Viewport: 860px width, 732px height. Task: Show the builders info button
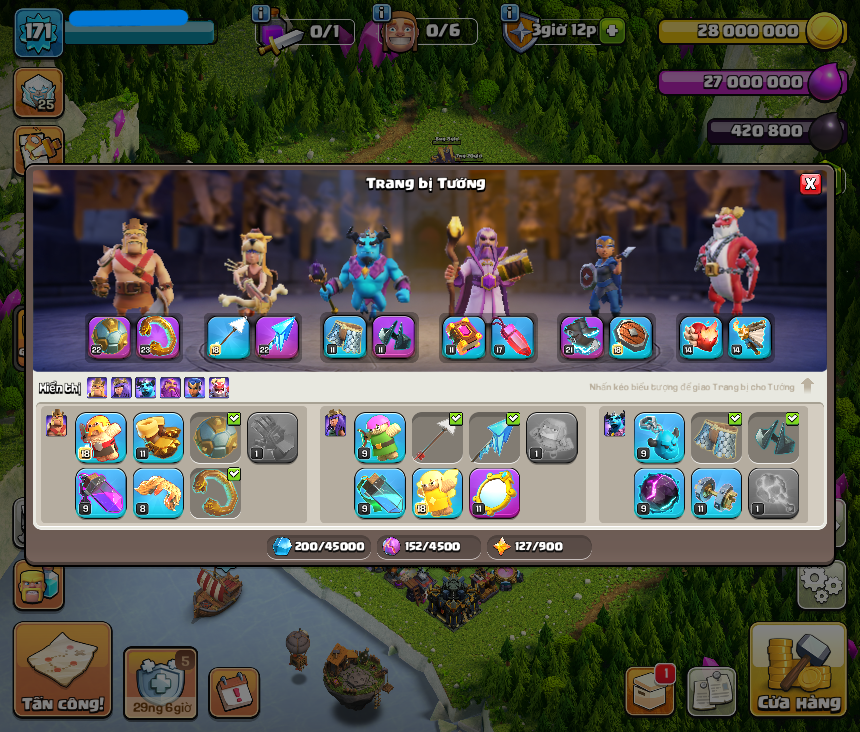(381, 13)
